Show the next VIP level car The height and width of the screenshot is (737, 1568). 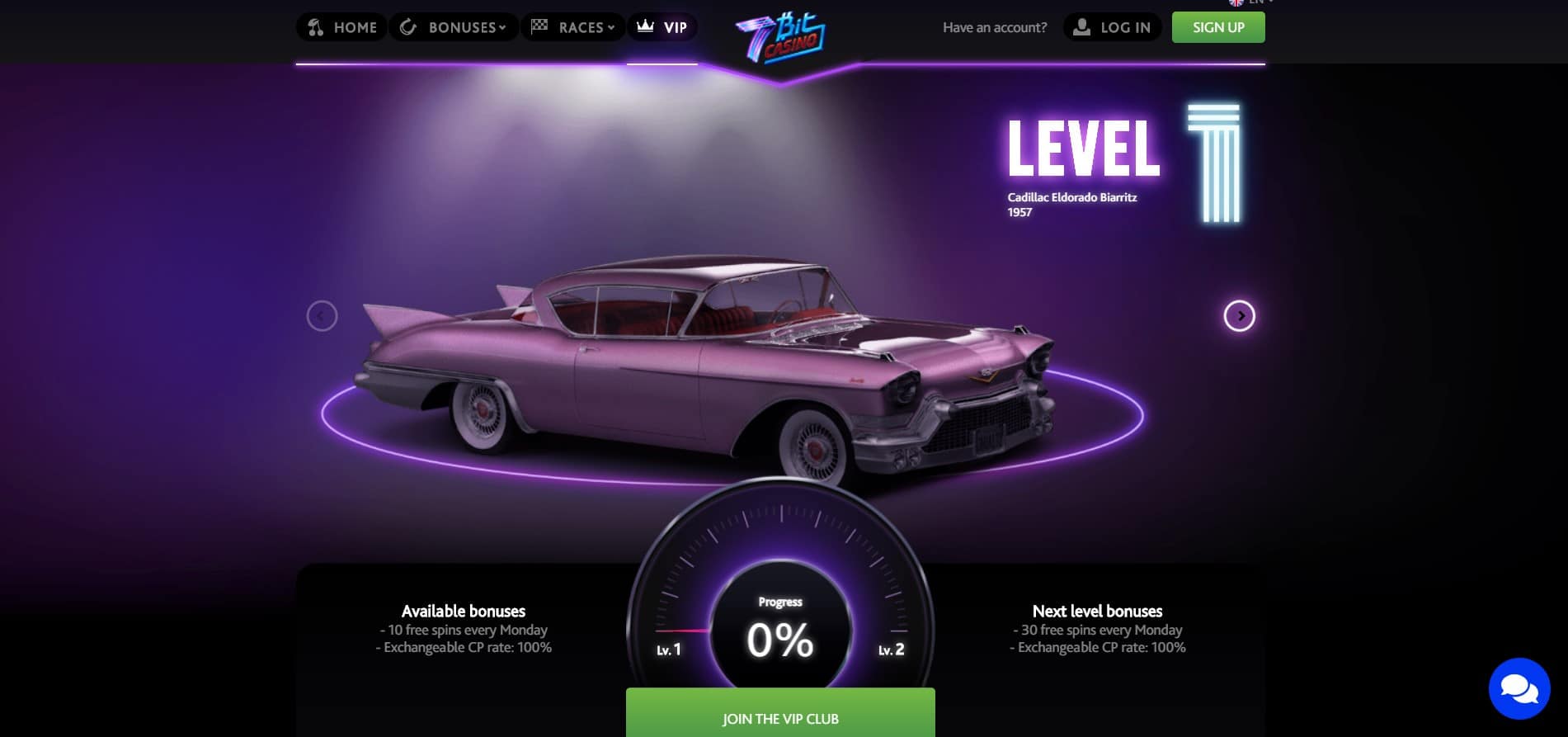click(1239, 316)
